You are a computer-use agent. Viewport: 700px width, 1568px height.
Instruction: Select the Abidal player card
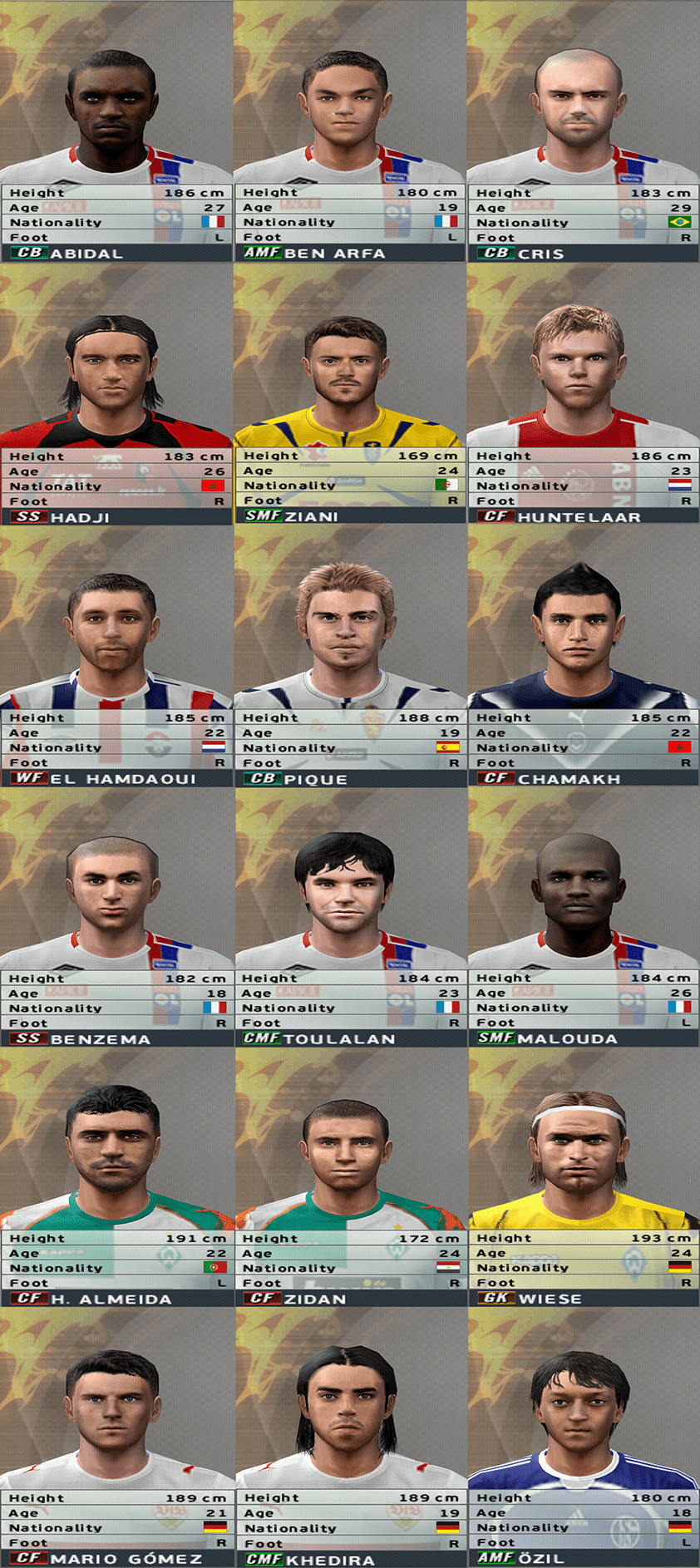pyautogui.click(x=116, y=131)
